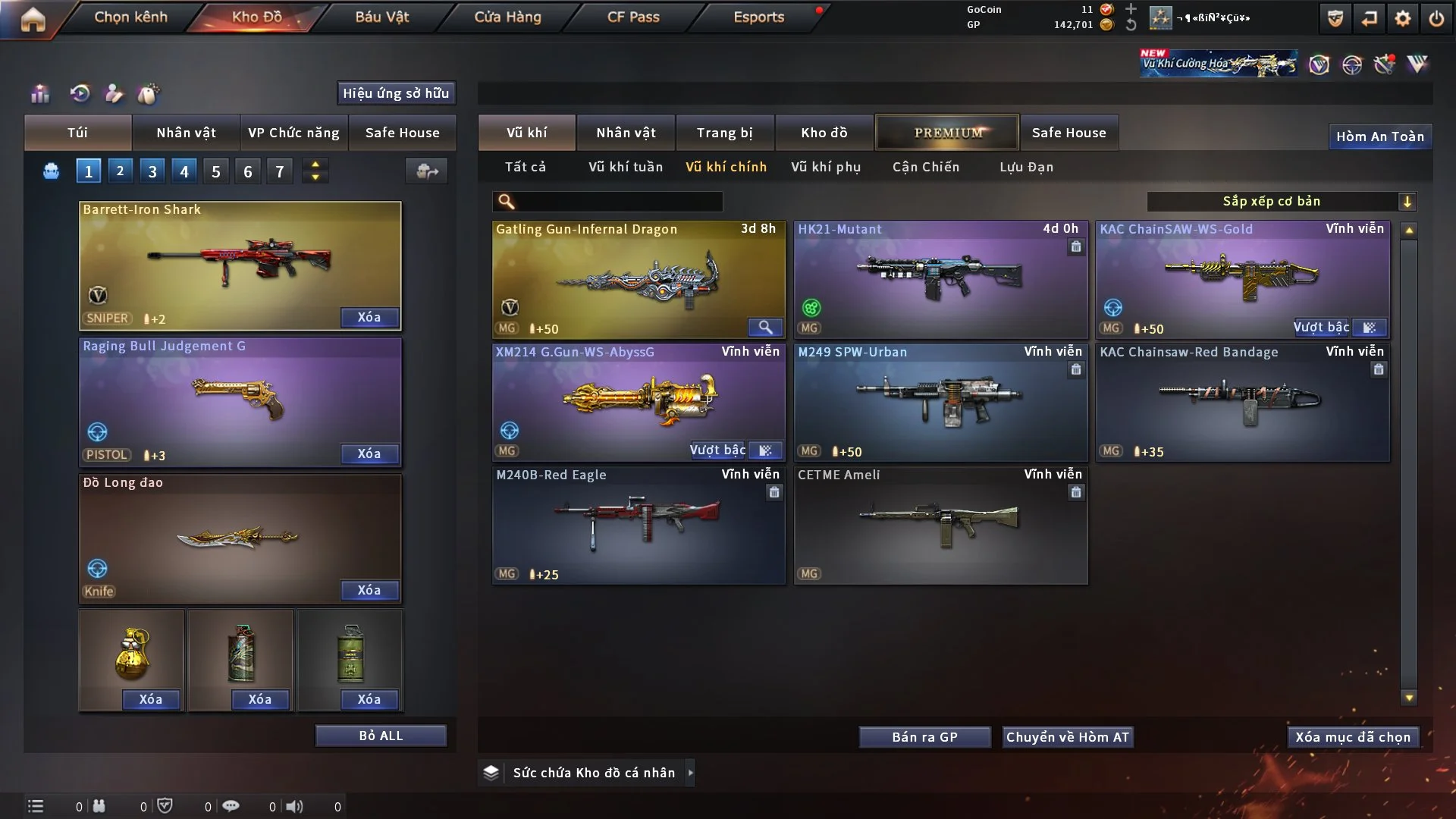Pick the CETME Ameli weapon tile
The image size is (1456, 819).
point(940,525)
